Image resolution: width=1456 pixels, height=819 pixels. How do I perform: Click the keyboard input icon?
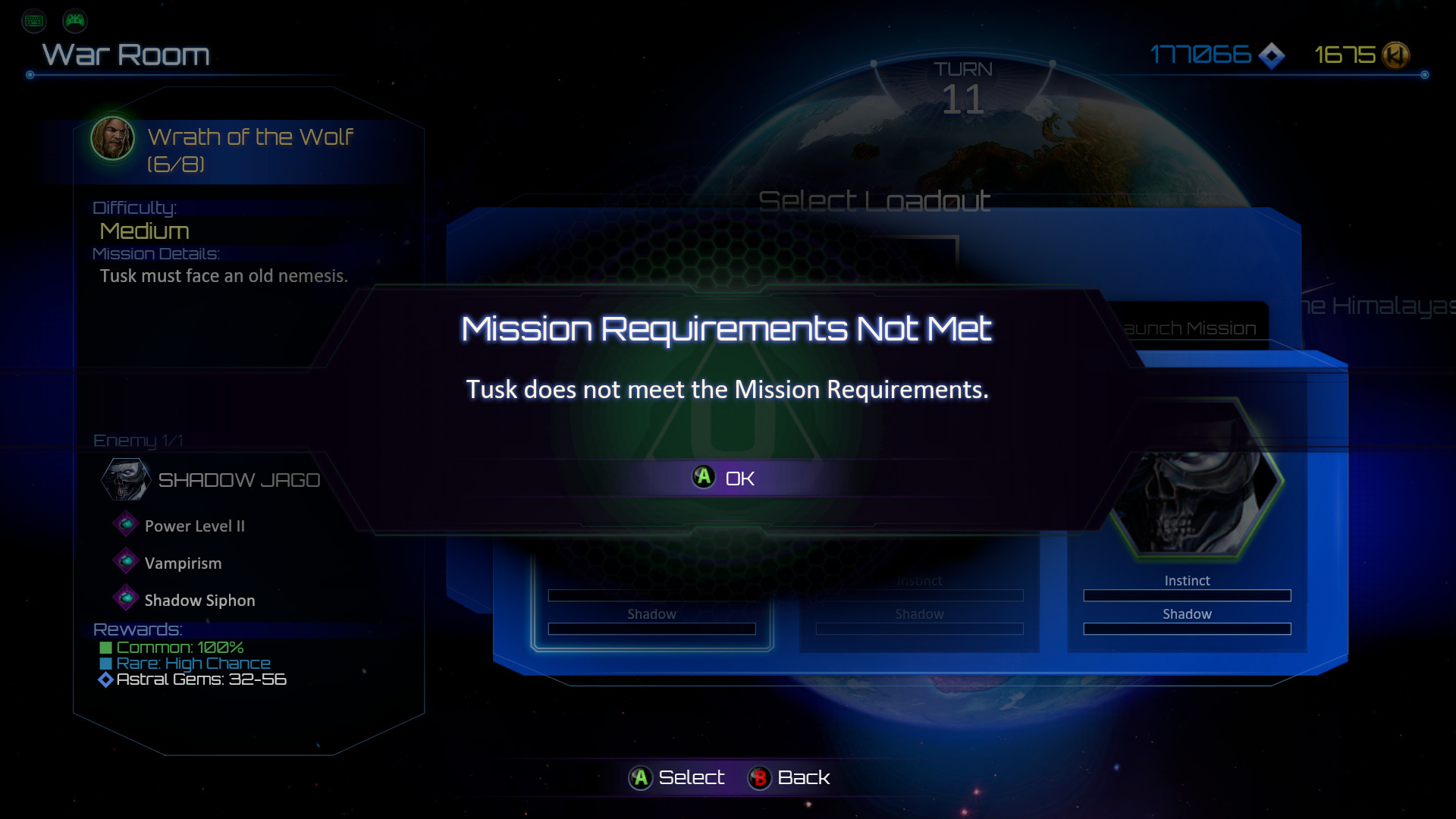point(34,20)
